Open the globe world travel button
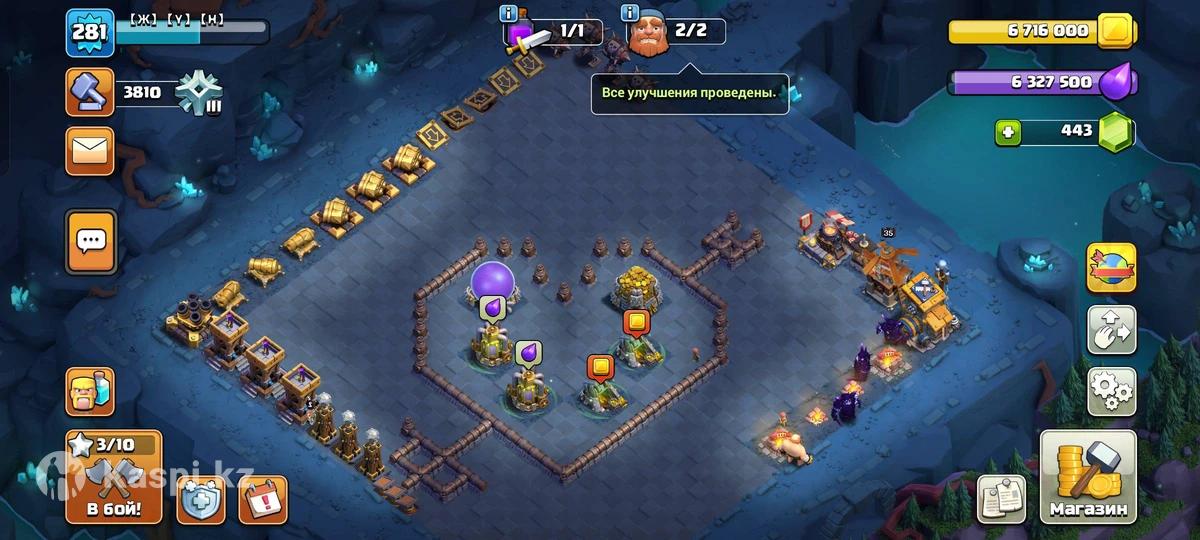Viewport: 1200px width, 540px height. 1111,268
